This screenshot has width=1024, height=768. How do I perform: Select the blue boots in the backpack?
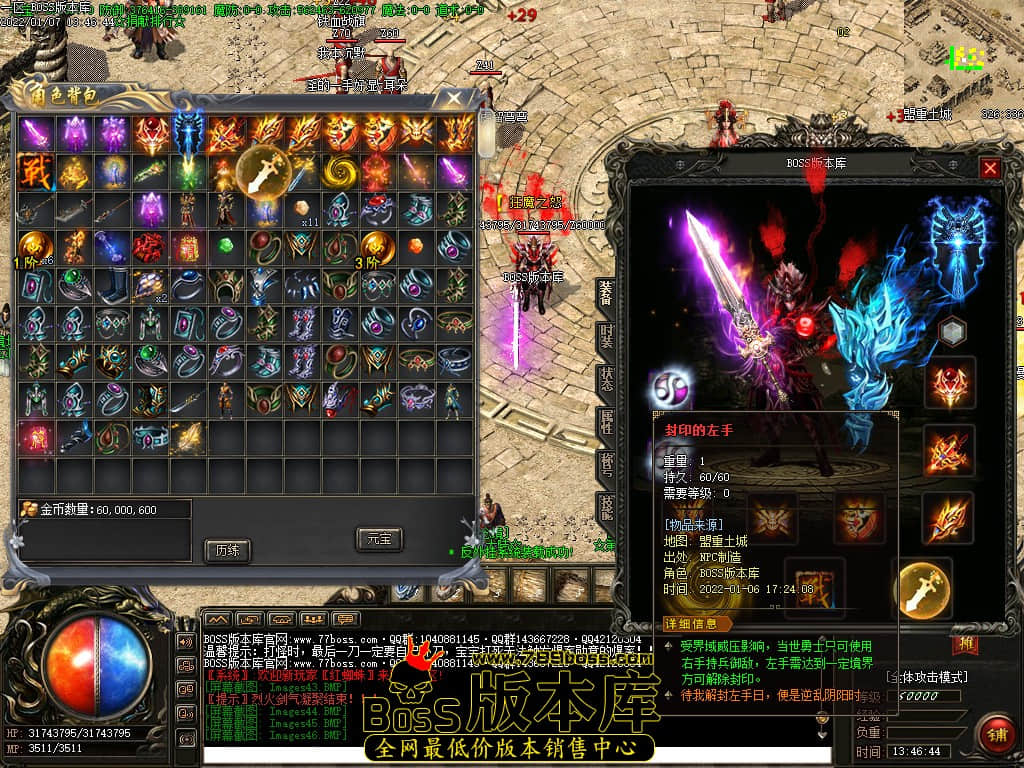pyautogui.click(x=112, y=285)
